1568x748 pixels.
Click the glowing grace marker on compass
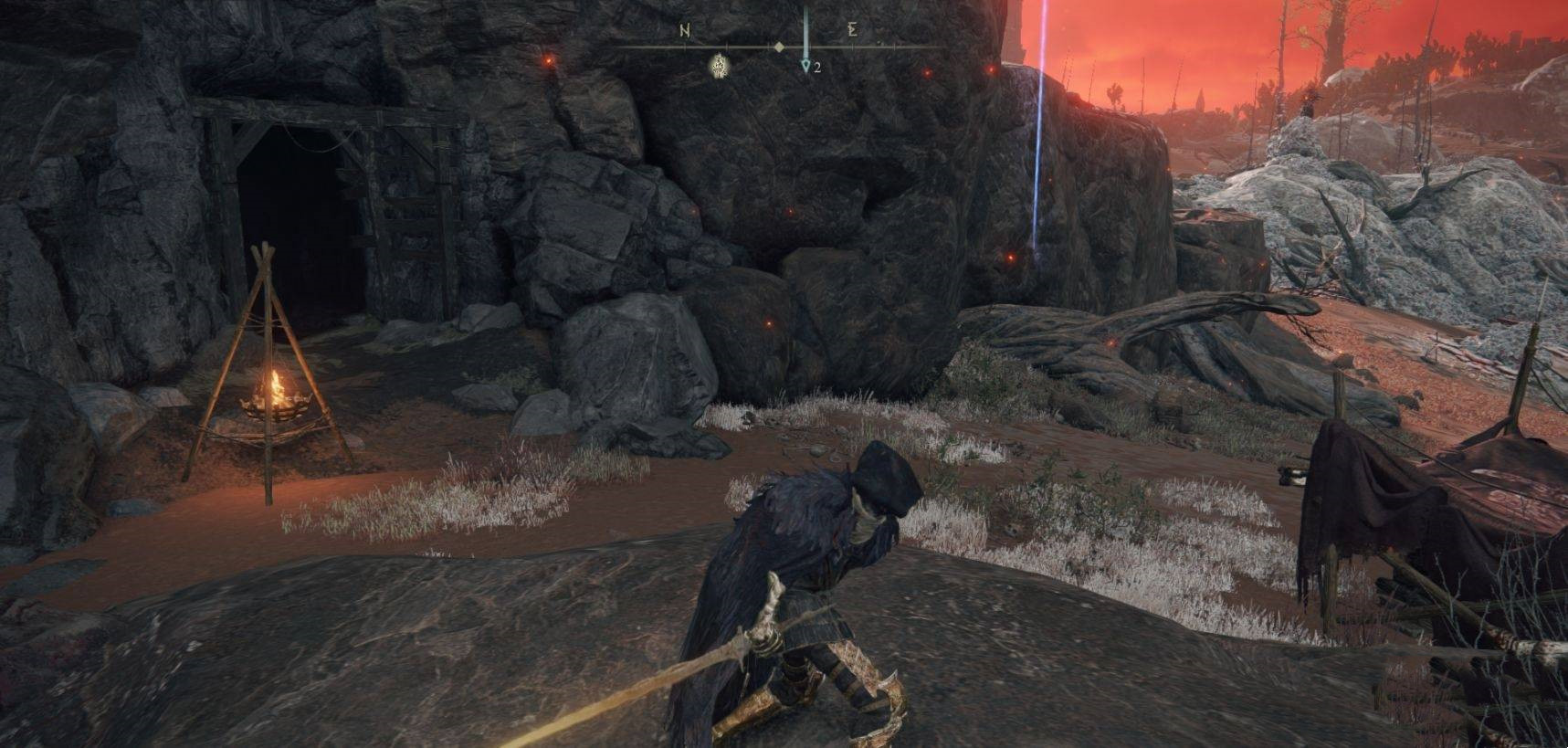718,65
